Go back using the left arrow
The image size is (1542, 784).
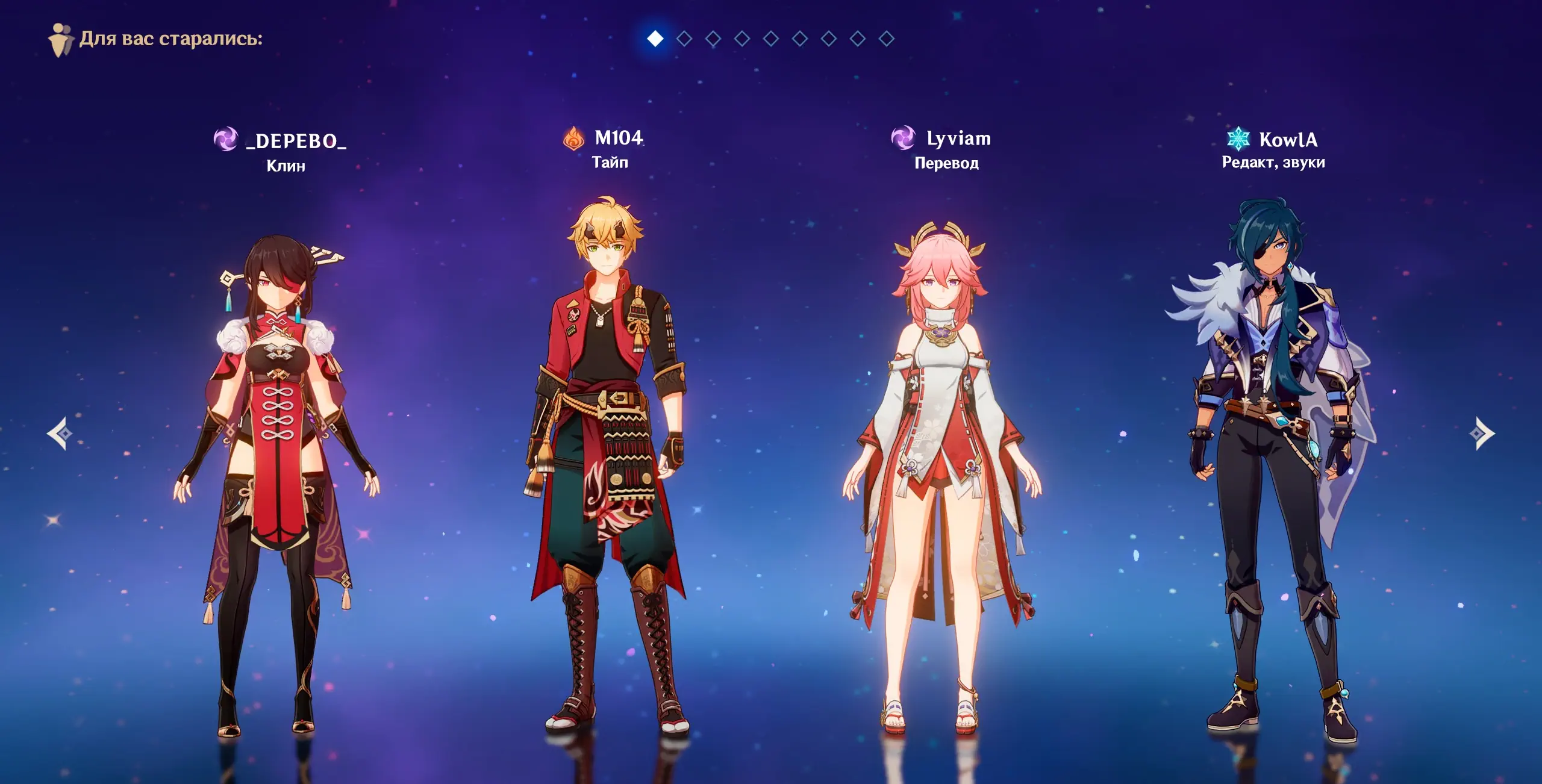click(x=60, y=433)
